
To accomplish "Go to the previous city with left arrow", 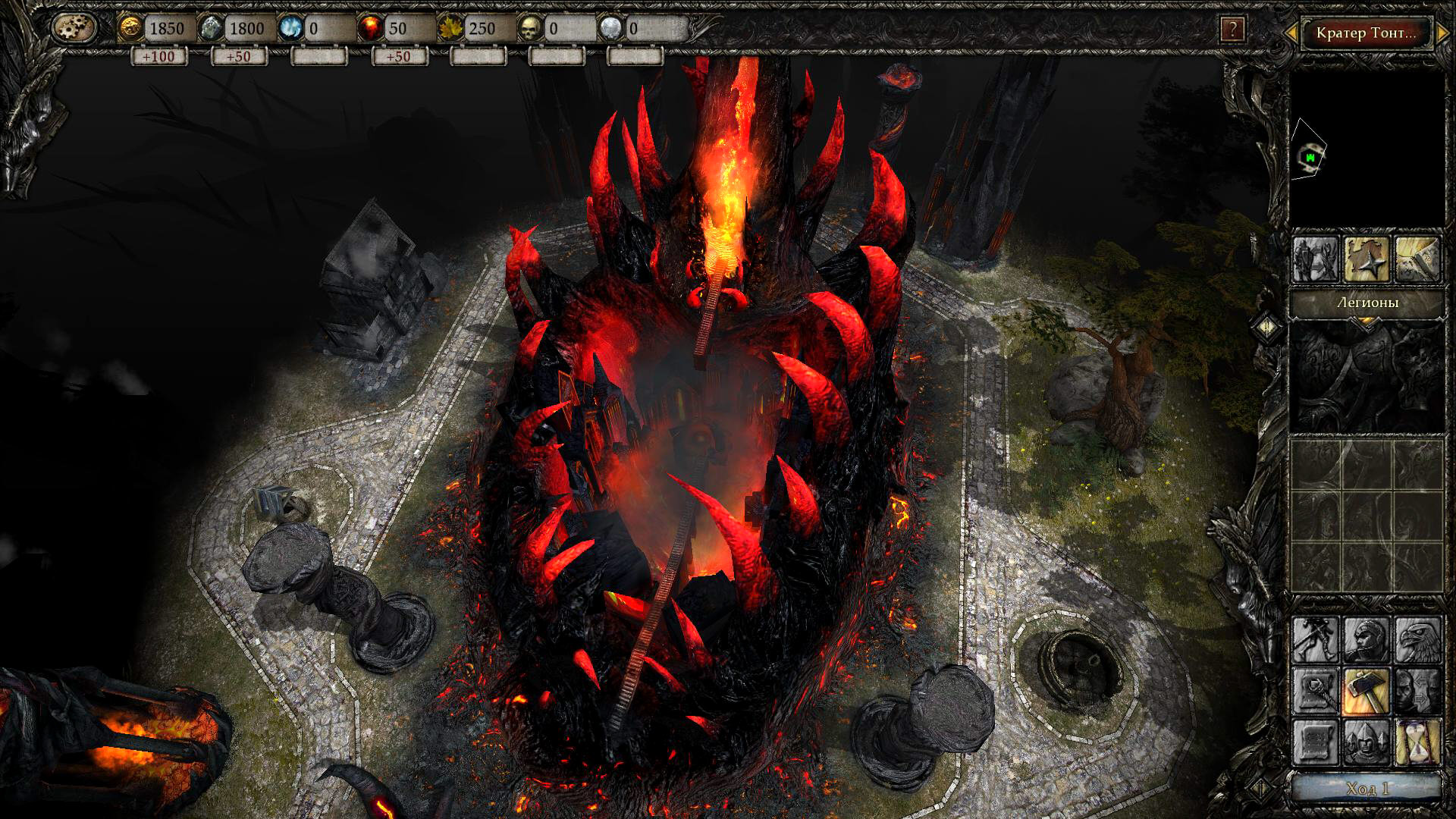I will (1290, 33).
